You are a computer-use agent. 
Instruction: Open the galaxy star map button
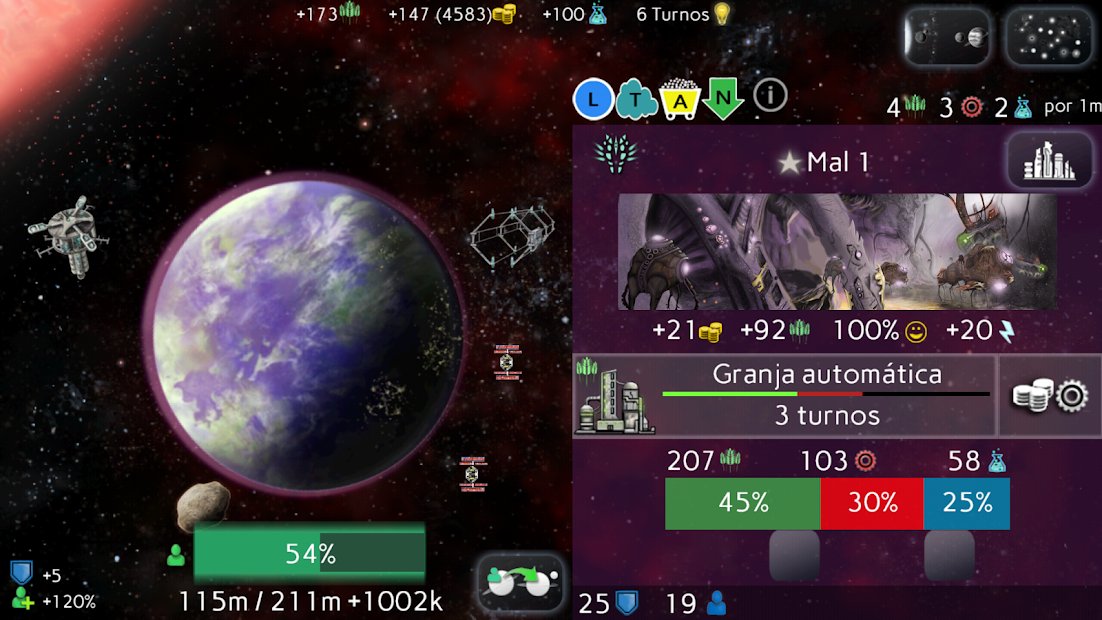[1048, 38]
